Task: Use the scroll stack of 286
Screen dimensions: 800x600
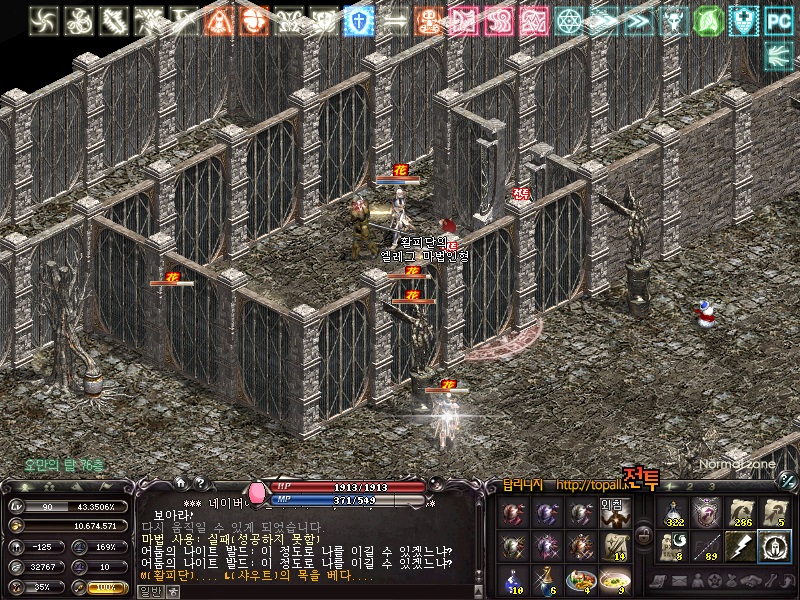Action: [741, 512]
